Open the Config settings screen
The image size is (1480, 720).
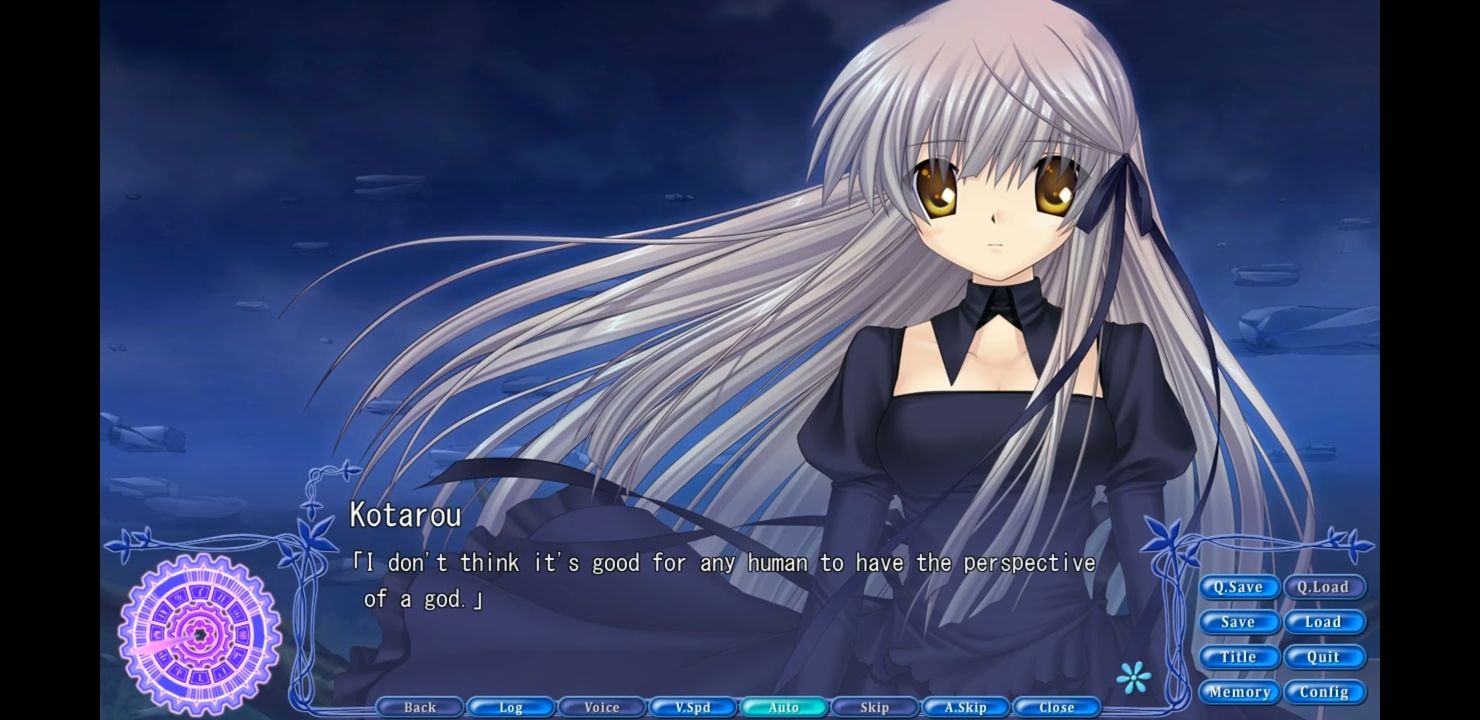pyautogui.click(x=1326, y=692)
